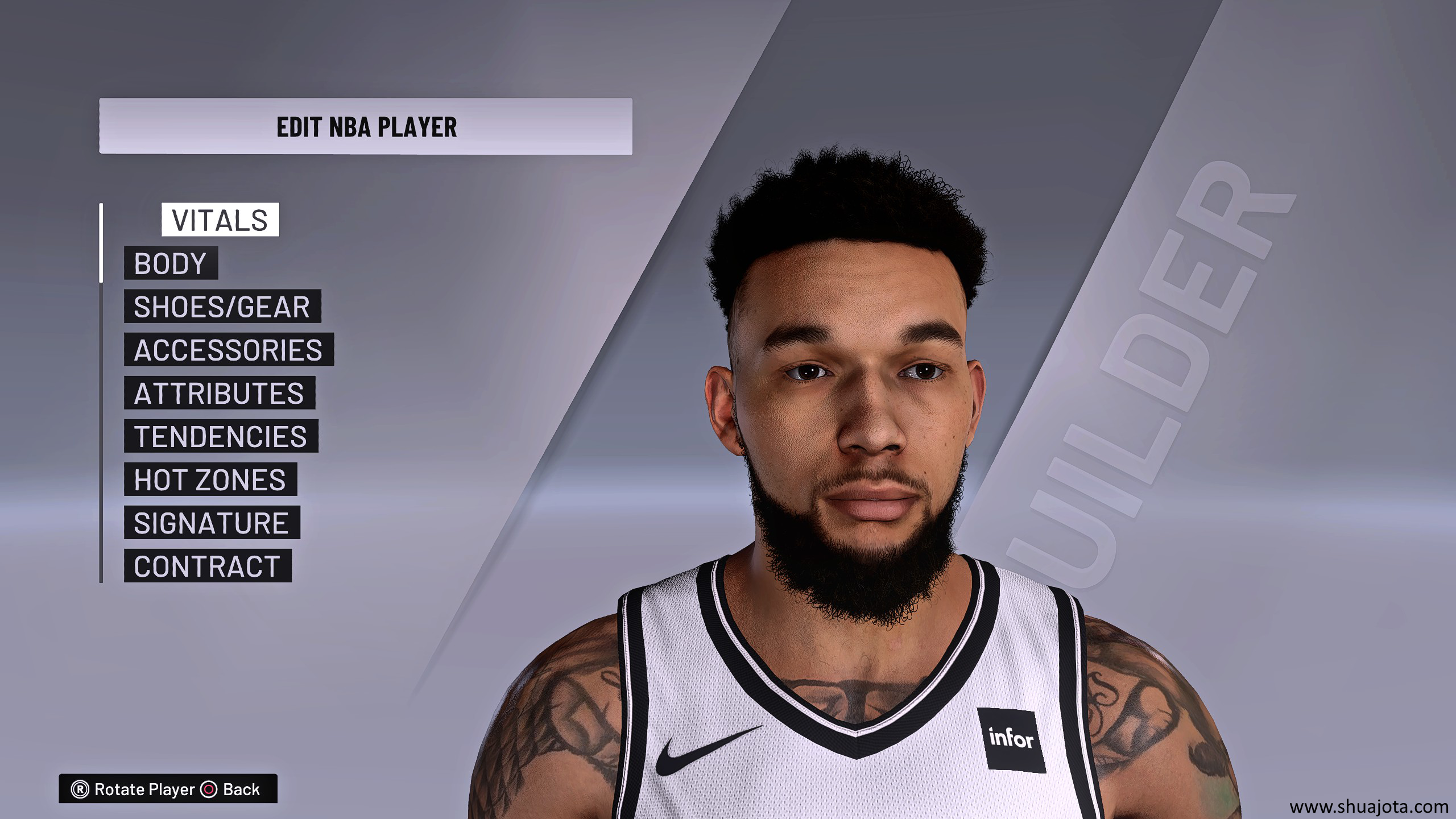
Task: Choose the Signature menu item
Action: tap(212, 523)
